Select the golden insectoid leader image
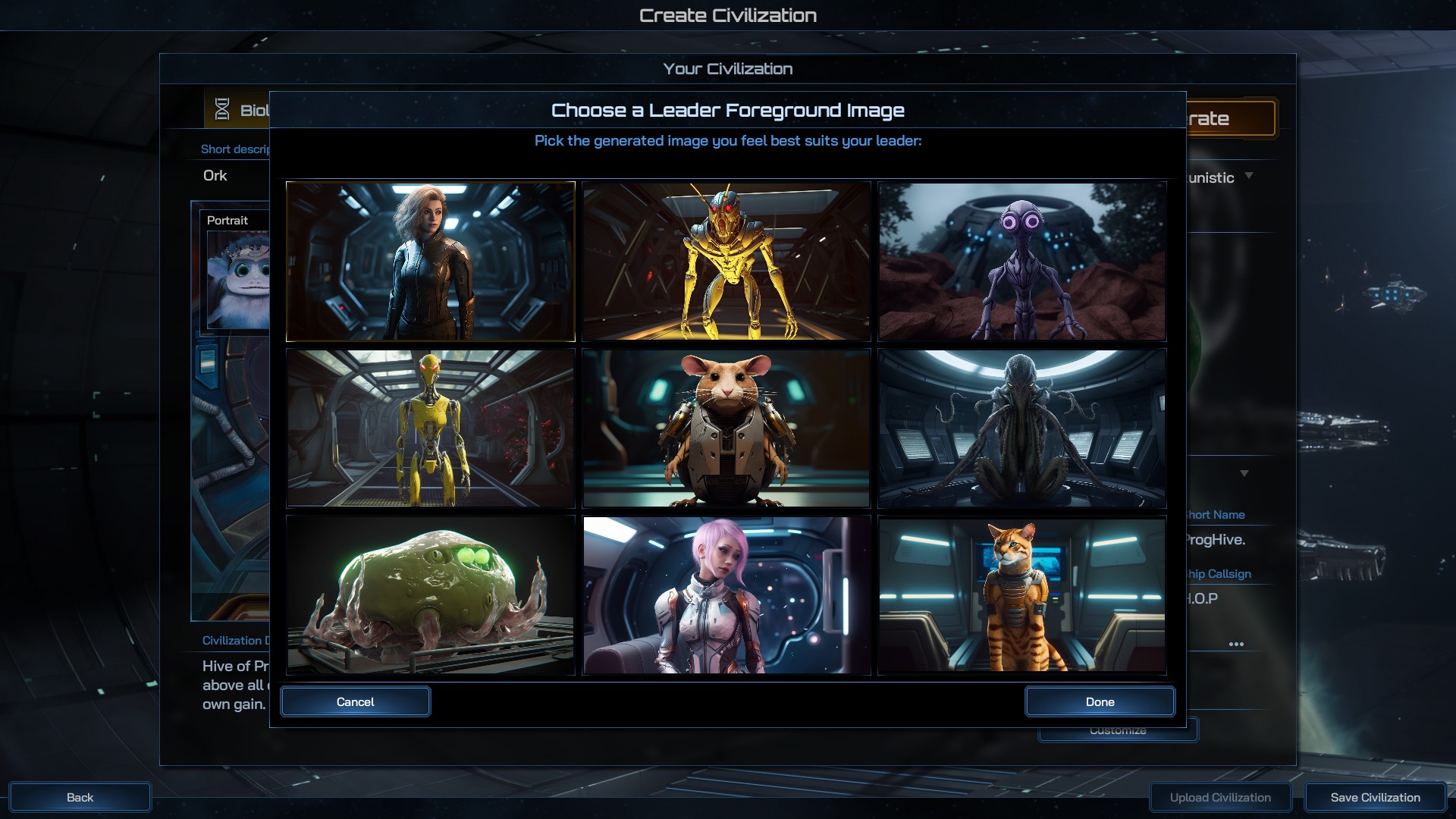This screenshot has width=1456, height=819. coord(726,261)
